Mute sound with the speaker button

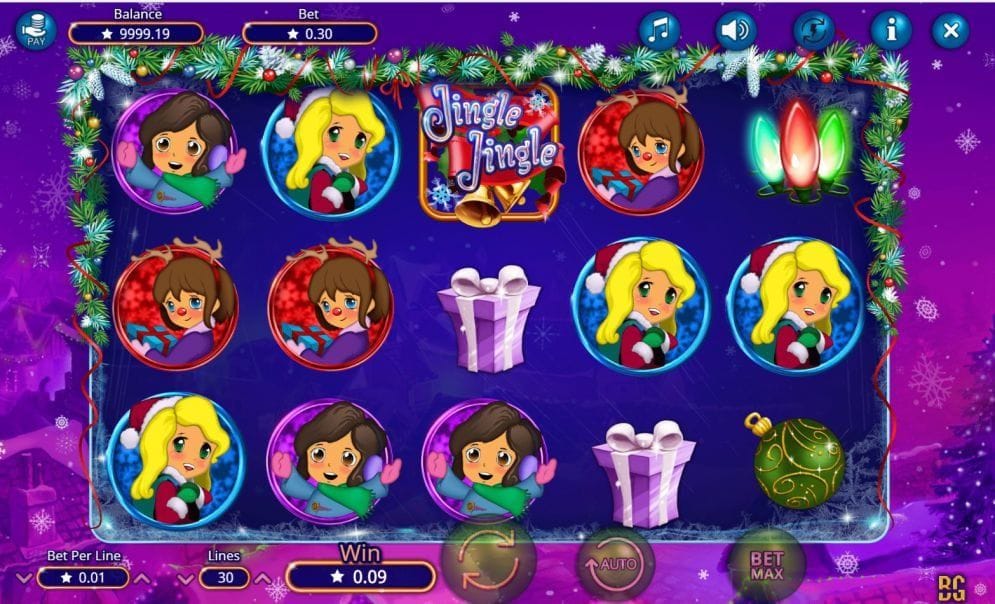tap(736, 31)
